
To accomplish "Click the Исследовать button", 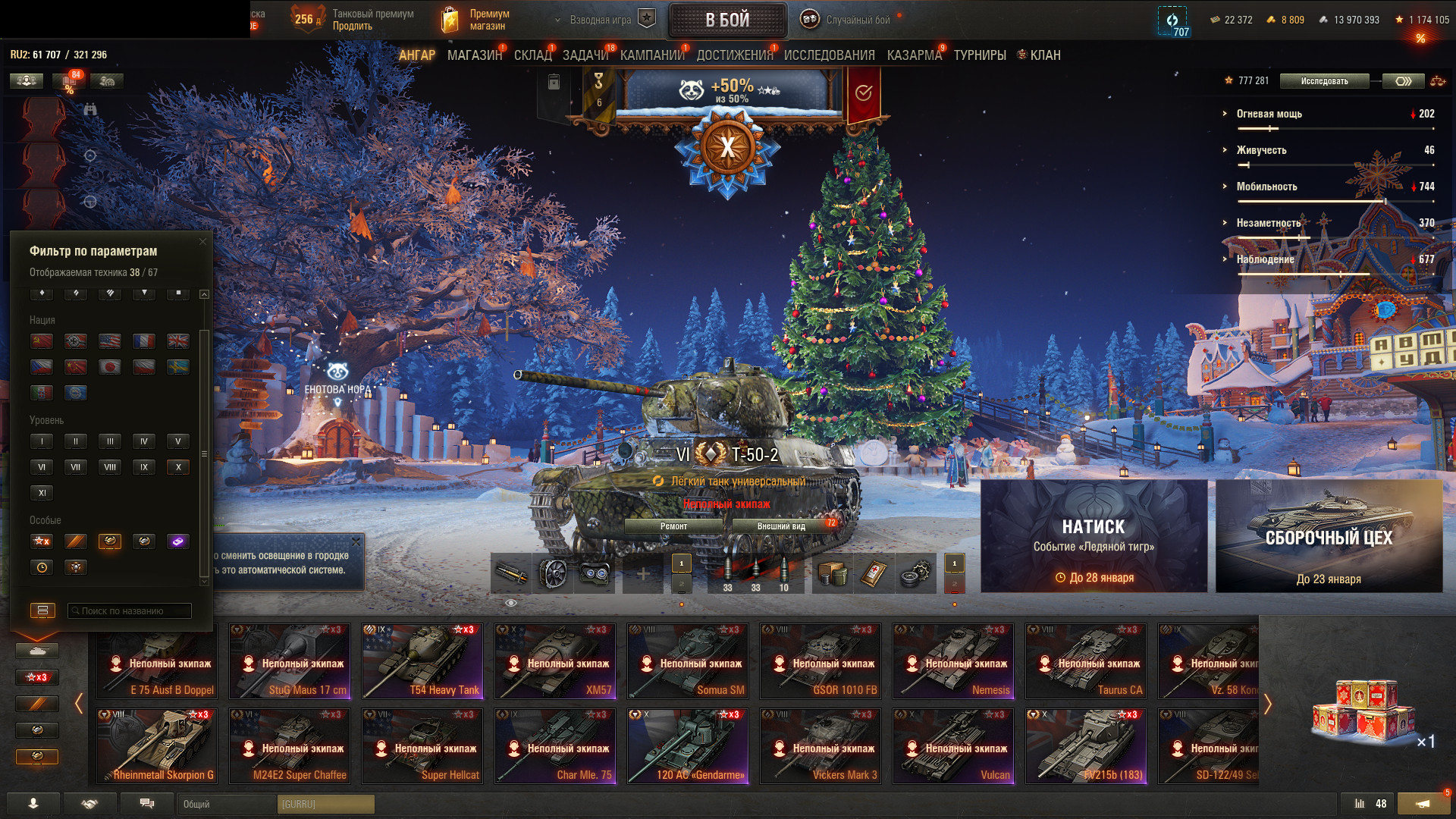I will pos(1324,81).
